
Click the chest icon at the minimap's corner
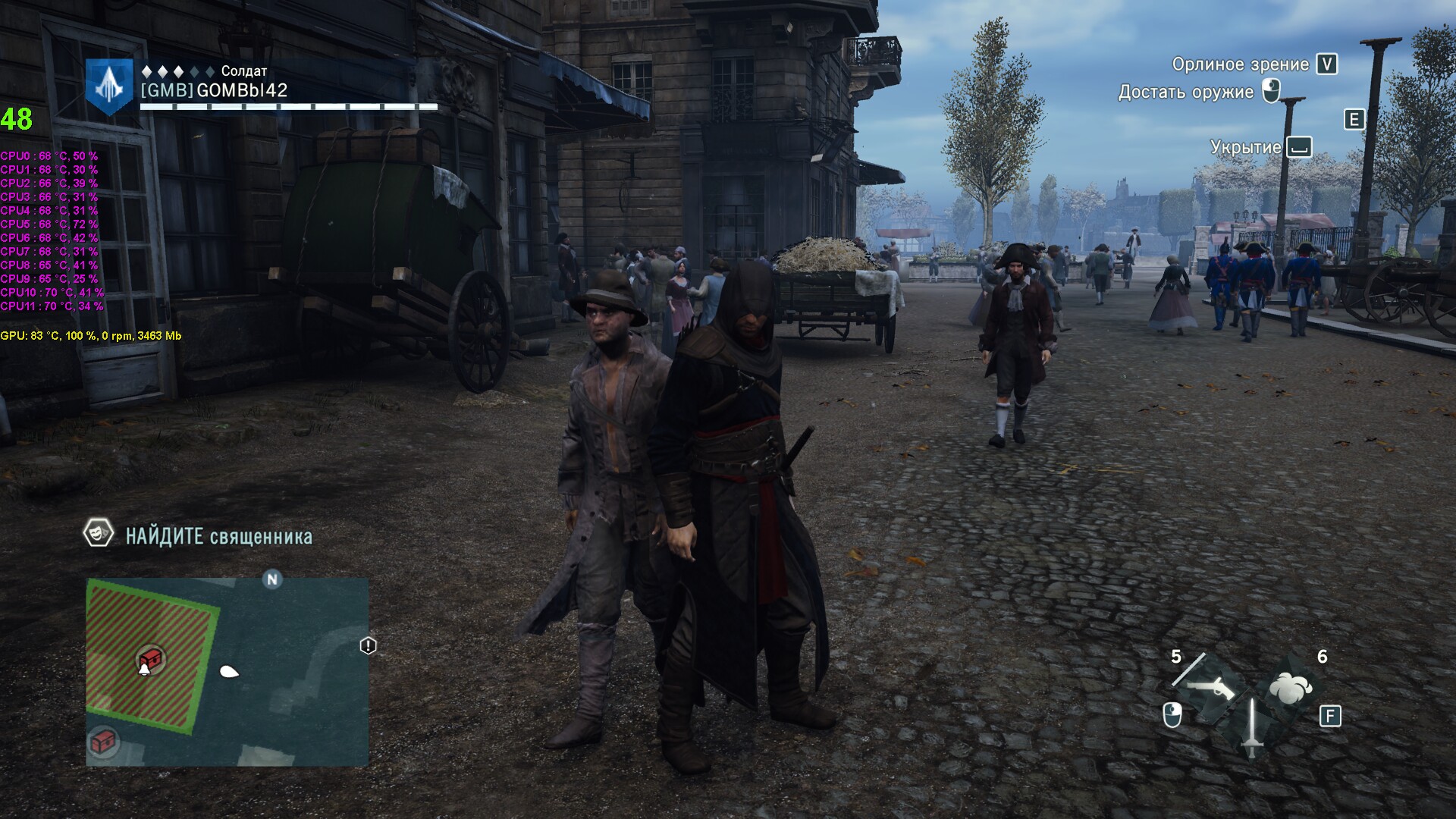104,741
